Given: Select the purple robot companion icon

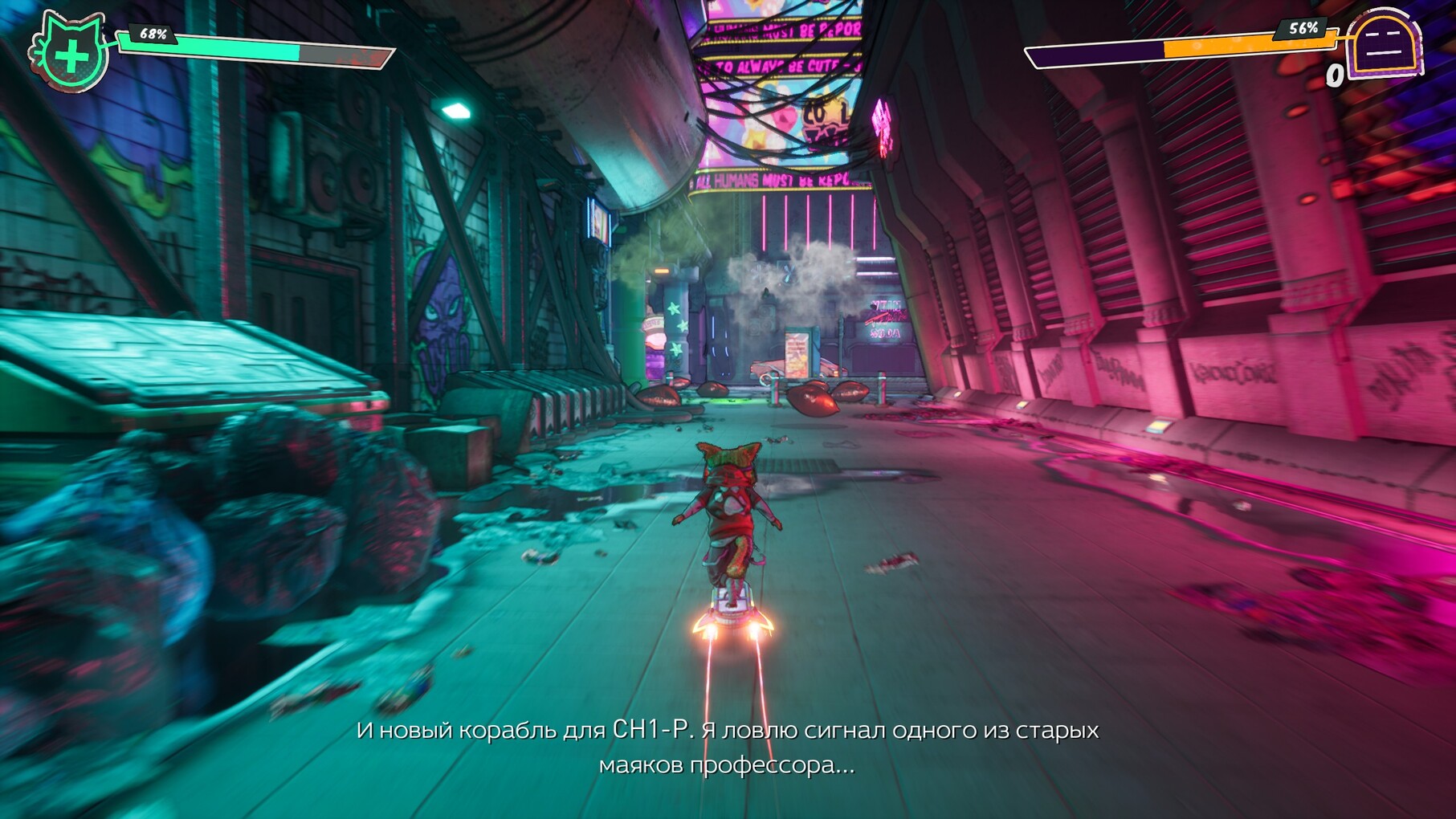Looking at the screenshot, I should click(1385, 45).
